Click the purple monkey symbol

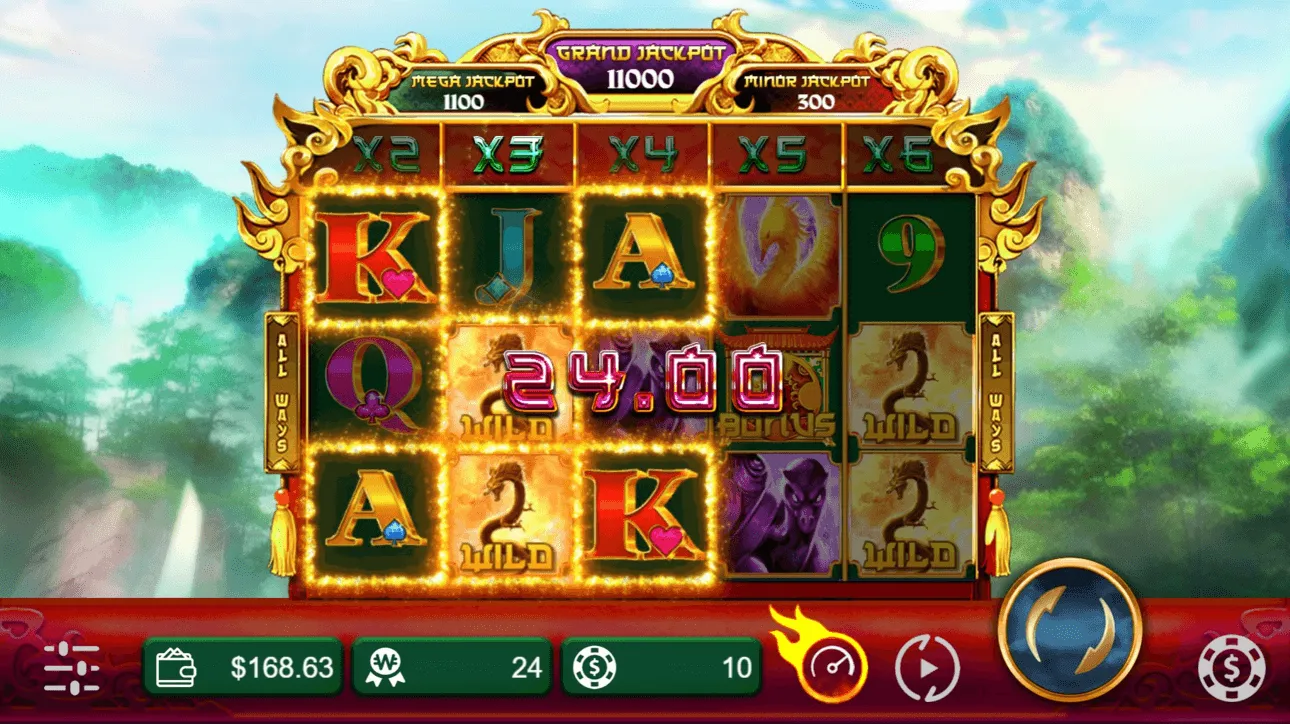coord(778,510)
